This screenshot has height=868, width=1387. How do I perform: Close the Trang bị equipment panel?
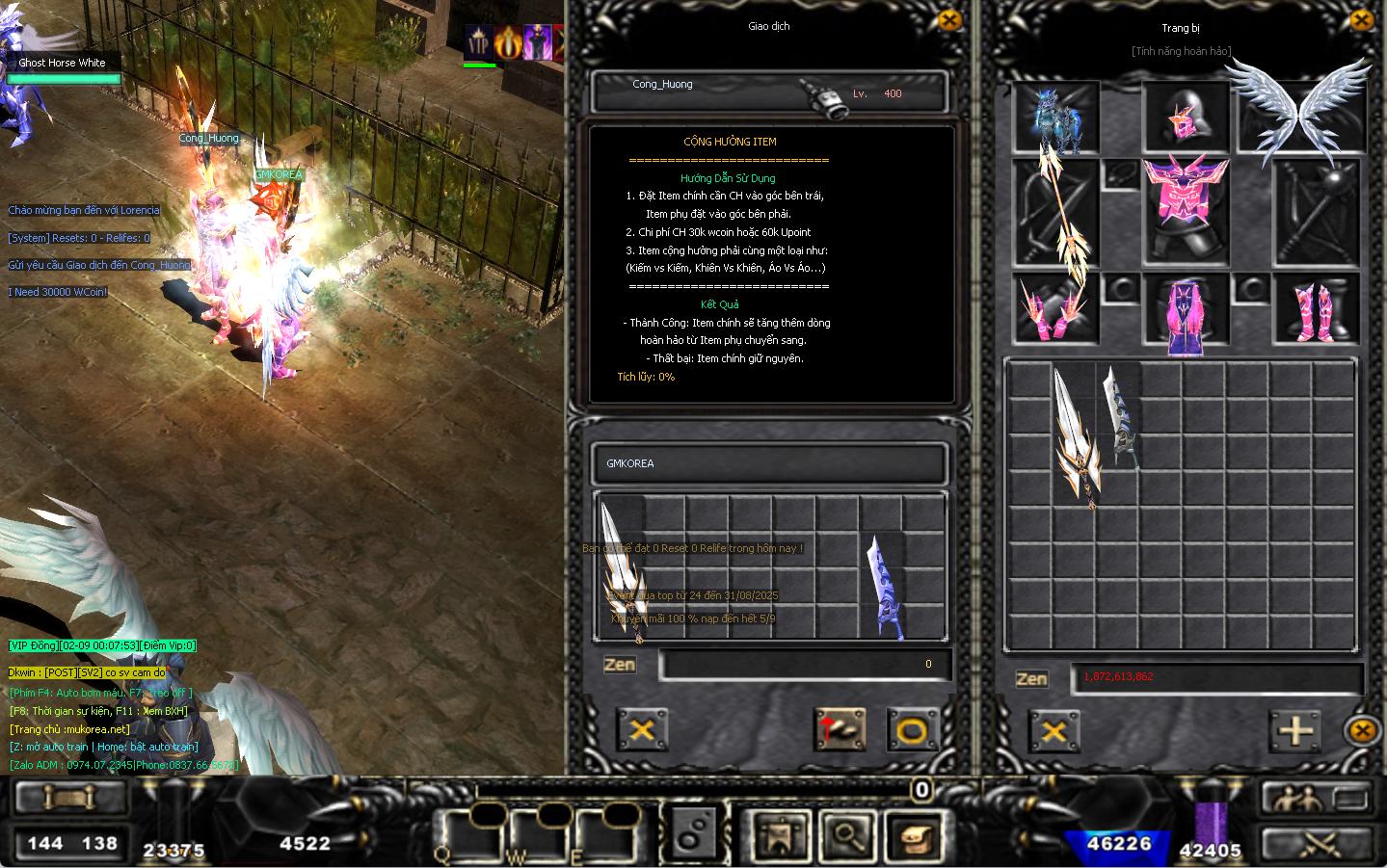[x=1361, y=20]
